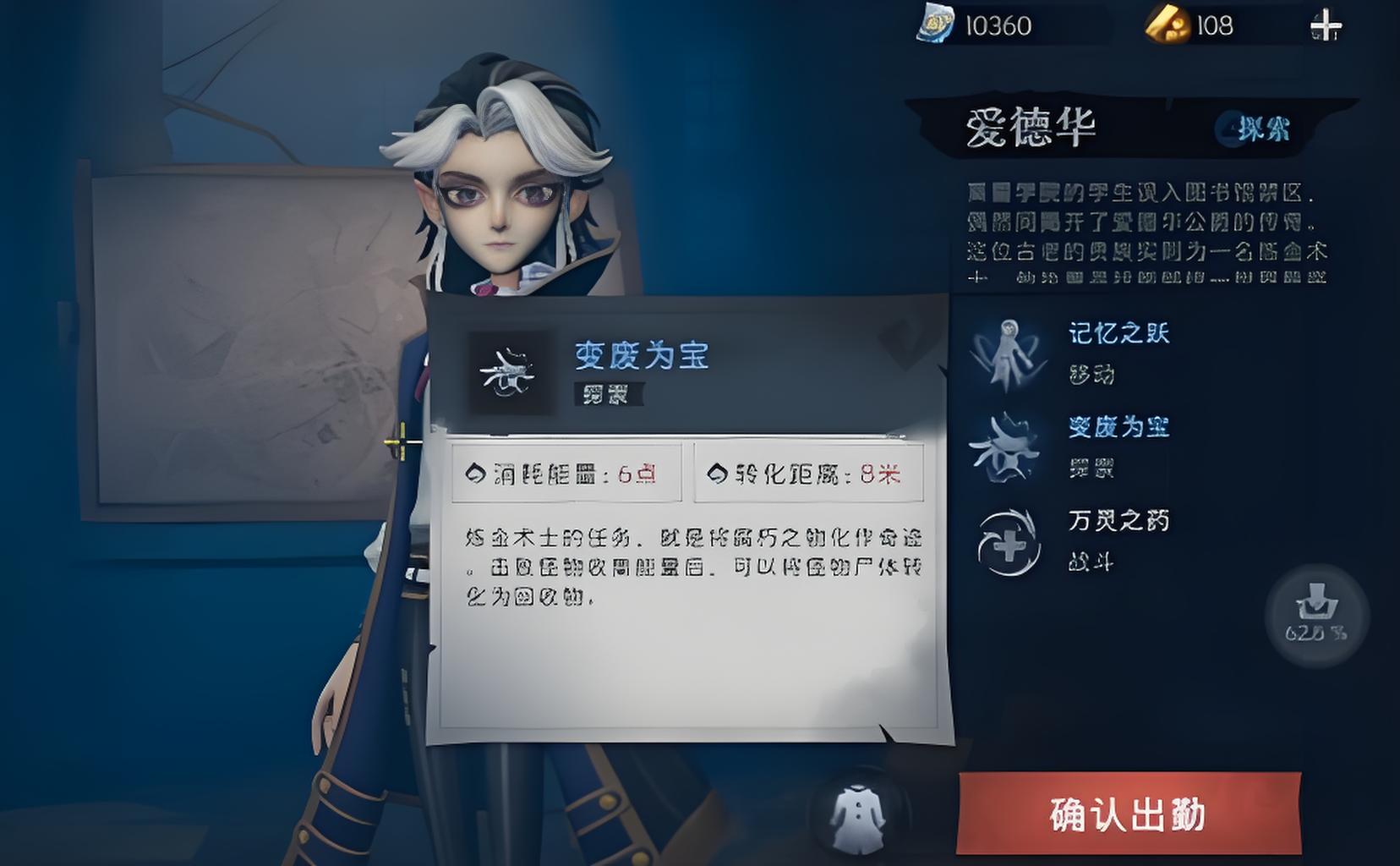Add more gold currency with the plus button
Viewport: 1400px width, 866px height.
(1325, 26)
